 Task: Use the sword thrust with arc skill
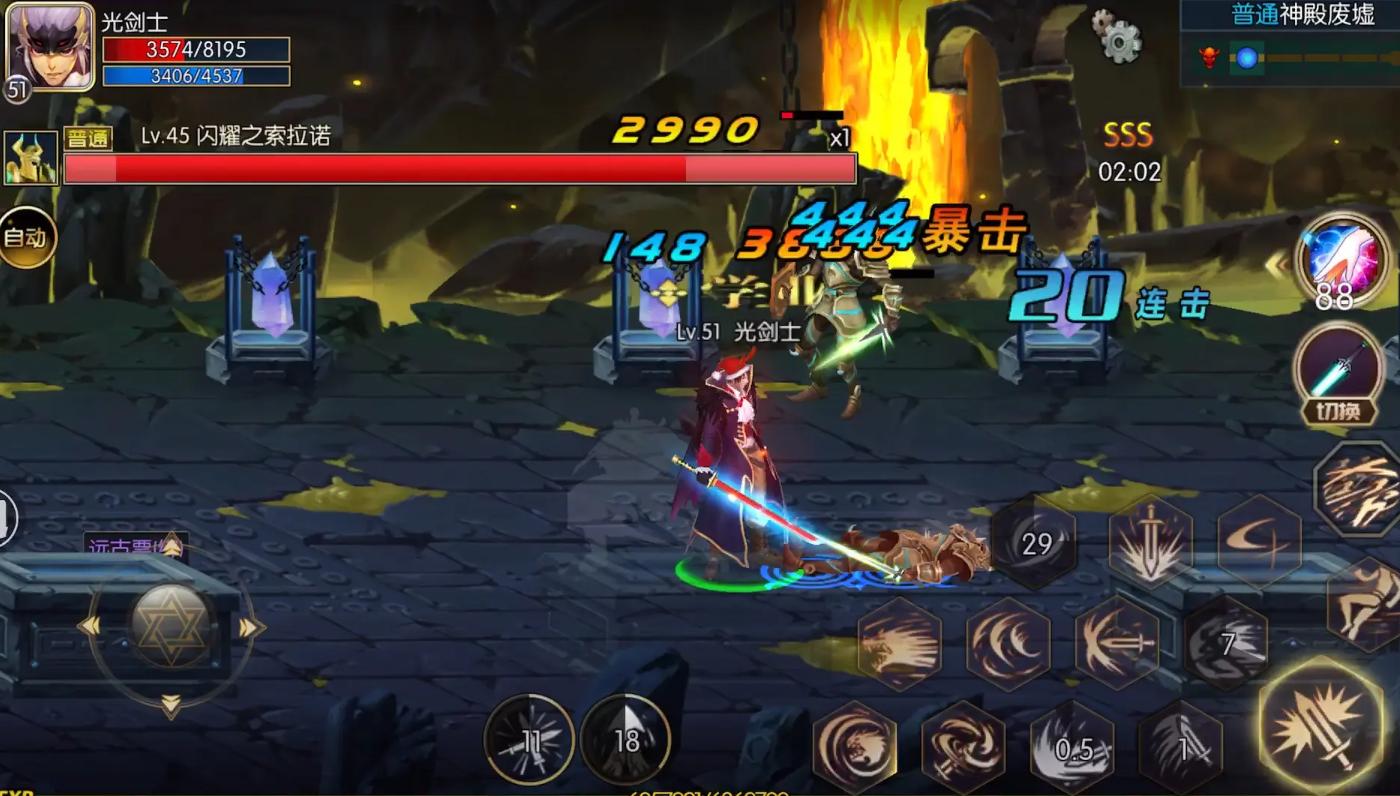1116,643
